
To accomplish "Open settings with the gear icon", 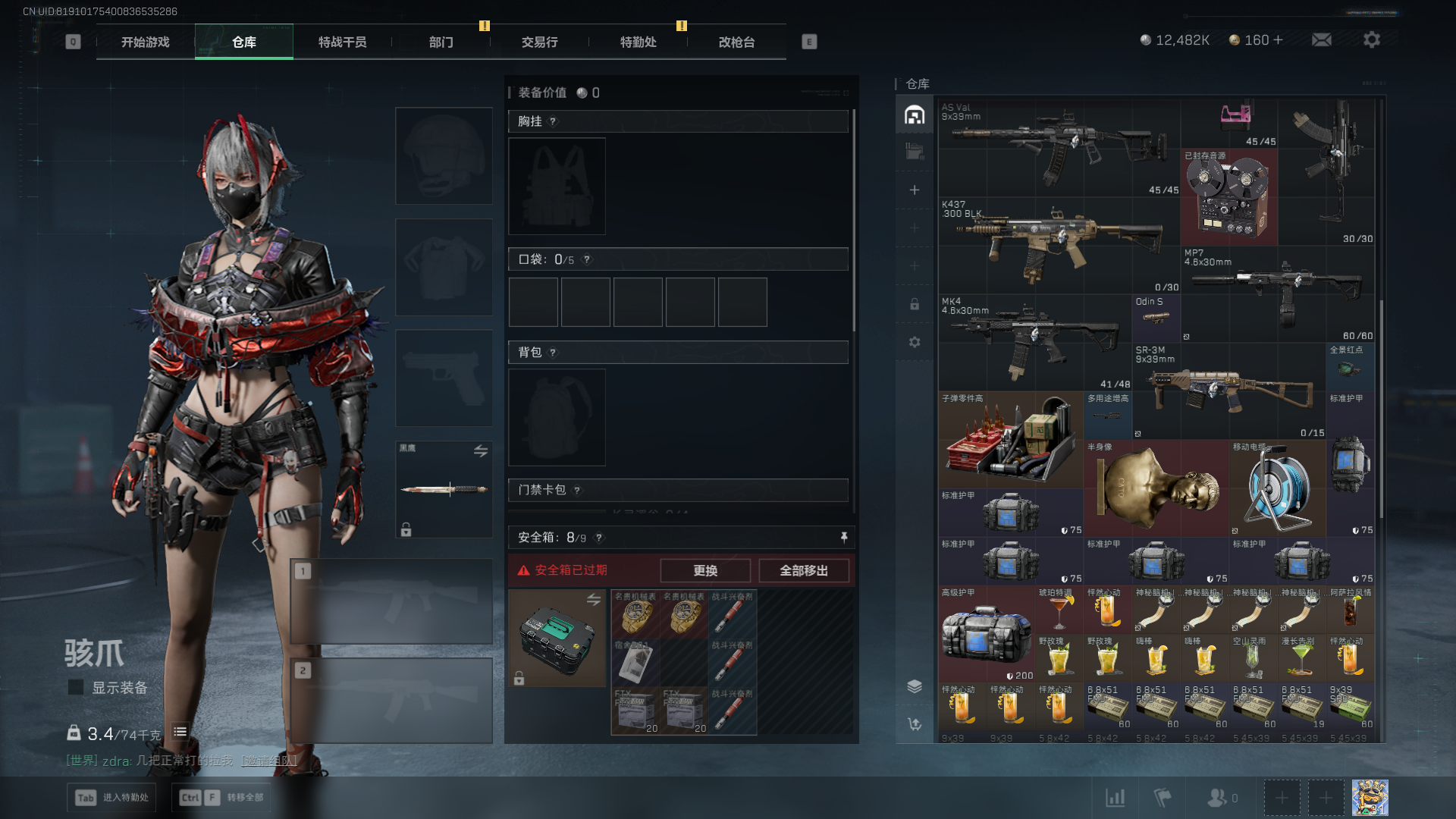I will 1371,40.
